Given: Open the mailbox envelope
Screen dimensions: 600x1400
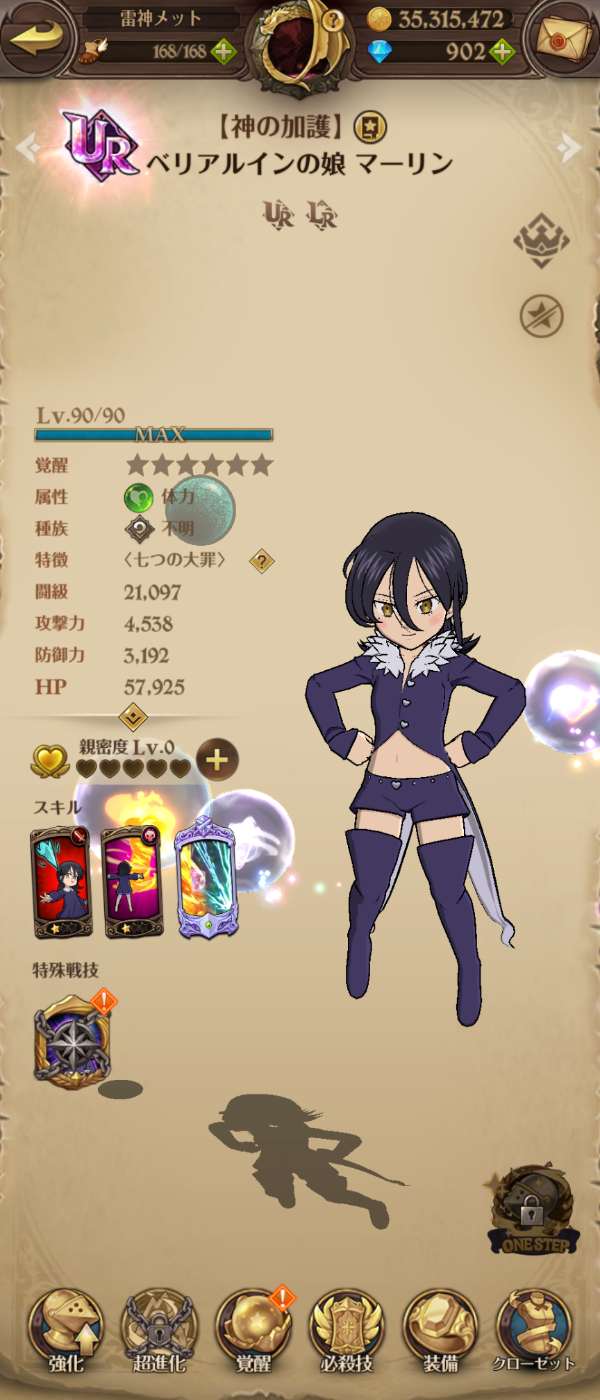Looking at the screenshot, I should tap(562, 37).
